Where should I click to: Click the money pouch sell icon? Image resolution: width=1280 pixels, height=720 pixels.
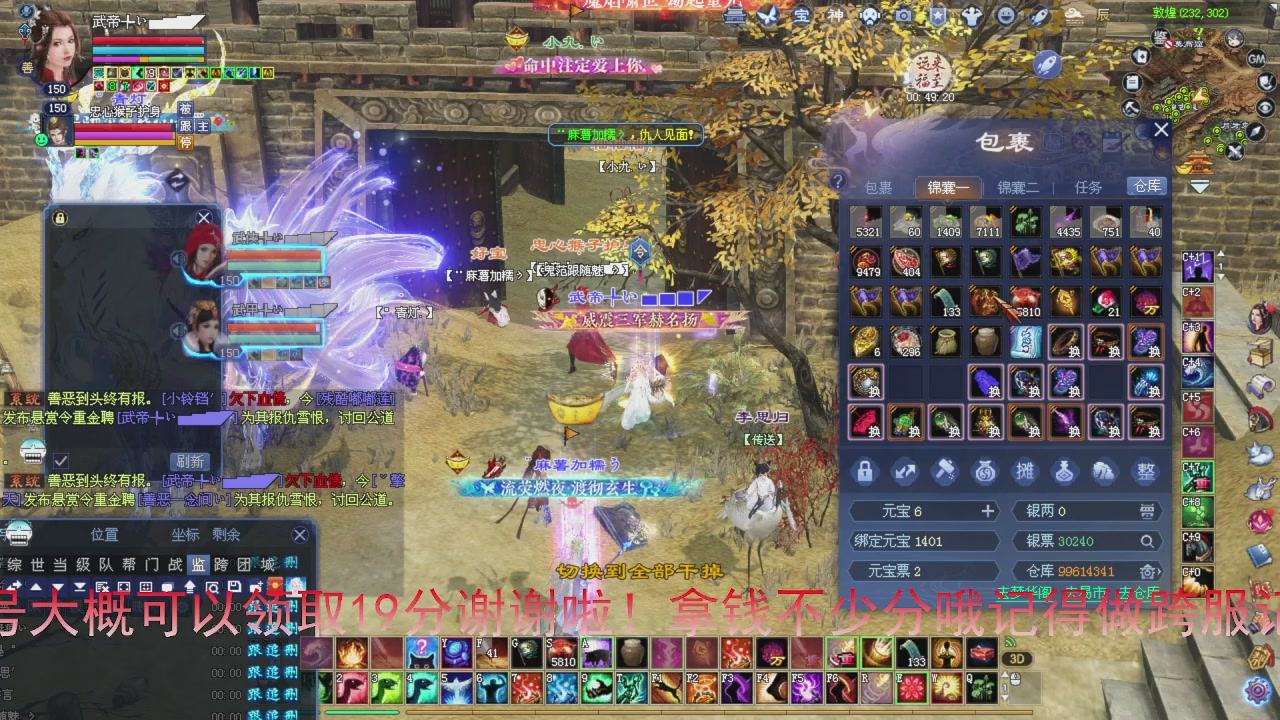coord(985,471)
